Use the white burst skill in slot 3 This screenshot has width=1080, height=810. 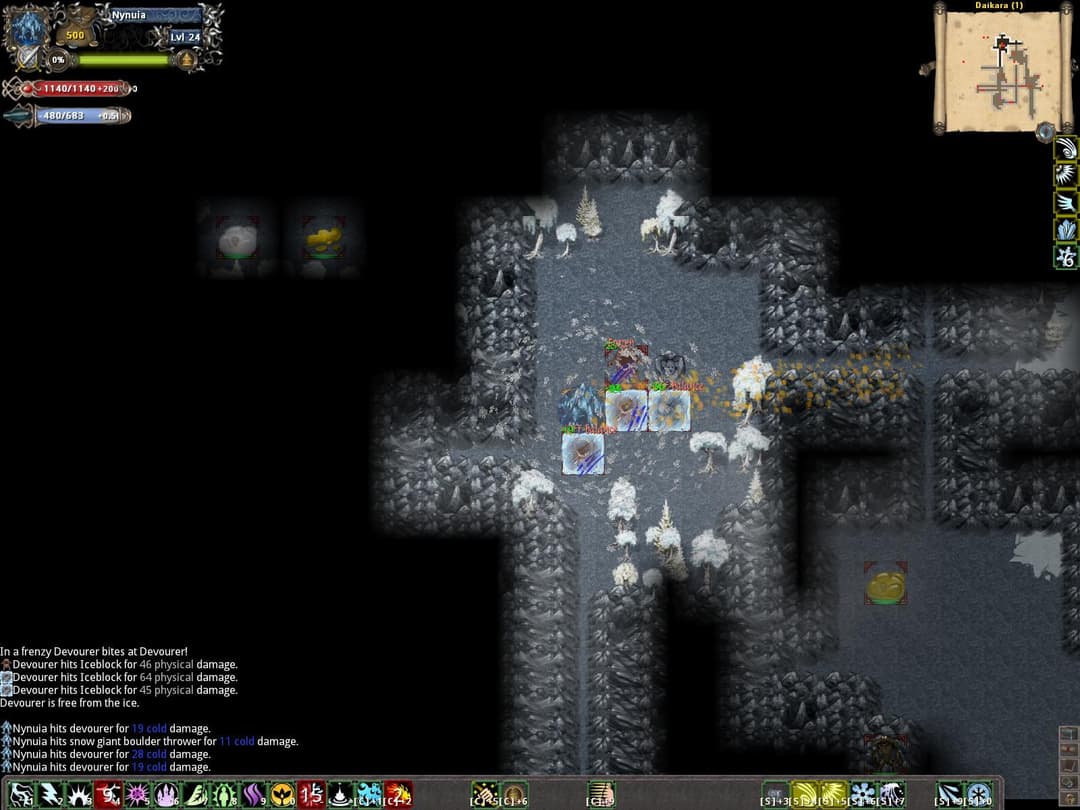tap(79, 795)
